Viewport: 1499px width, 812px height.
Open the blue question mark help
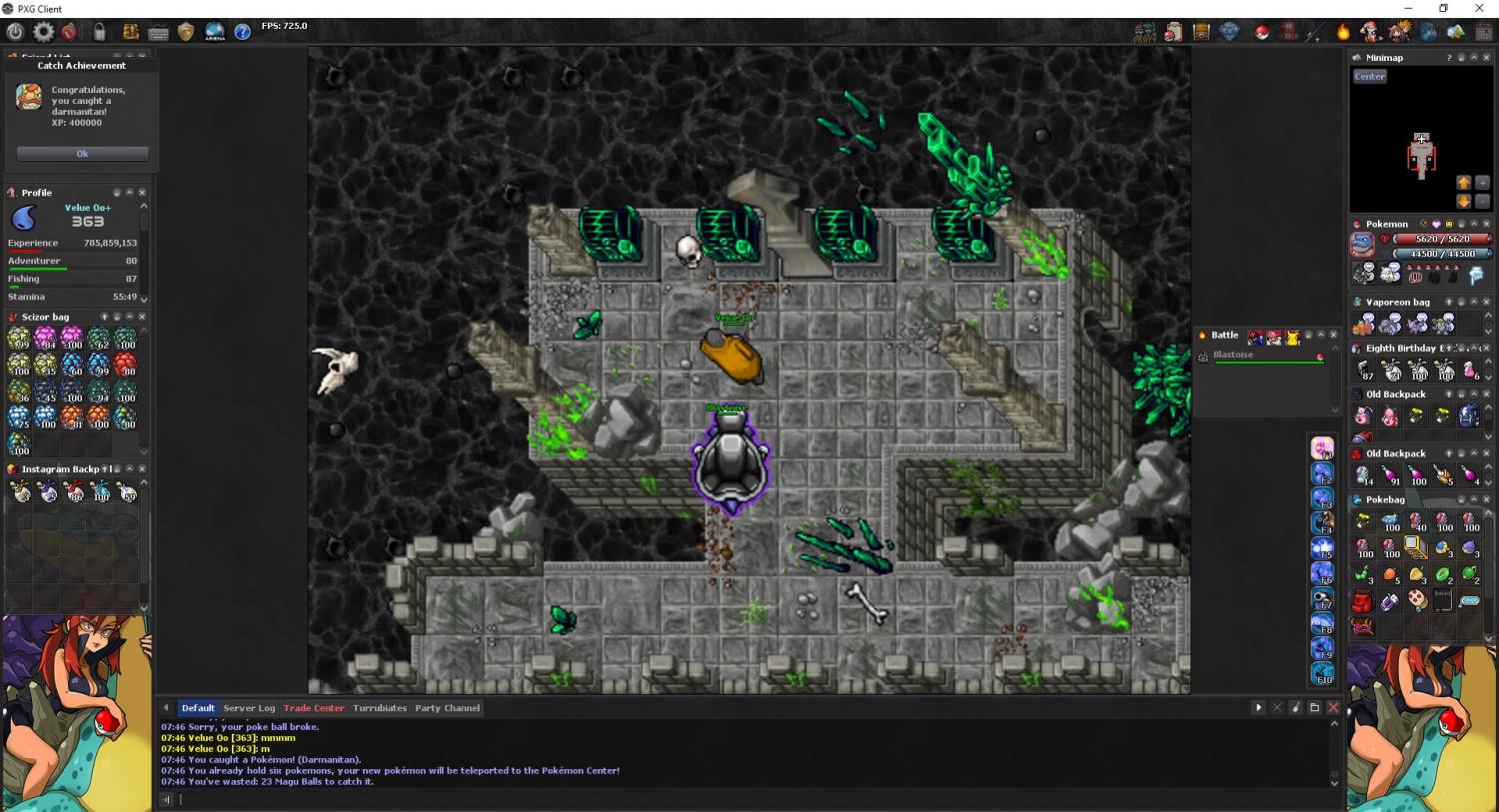pyautogui.click(x=243, y=32)
